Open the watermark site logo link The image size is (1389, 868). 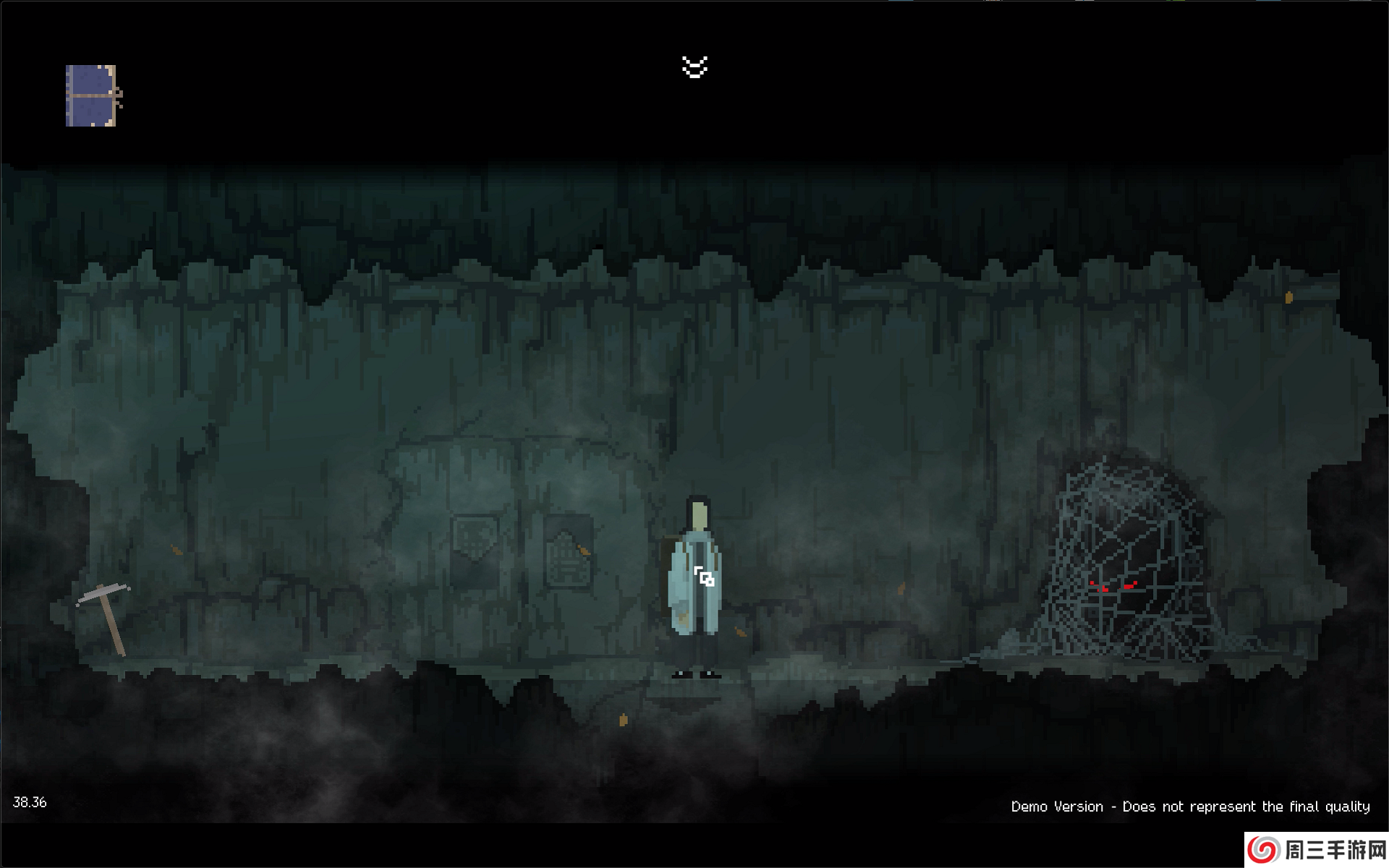(1316, 850)
